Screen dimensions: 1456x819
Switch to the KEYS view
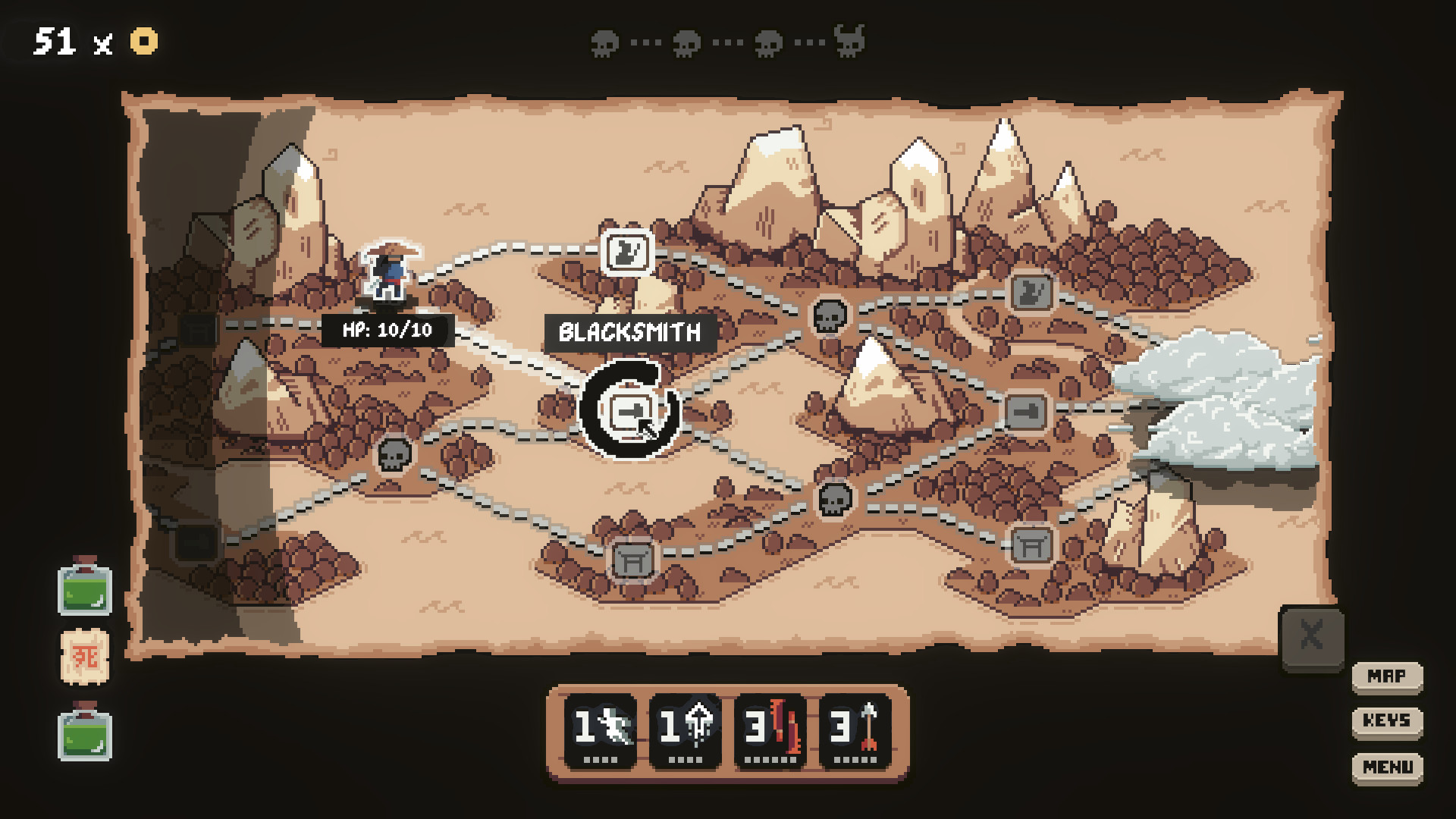1387,721
